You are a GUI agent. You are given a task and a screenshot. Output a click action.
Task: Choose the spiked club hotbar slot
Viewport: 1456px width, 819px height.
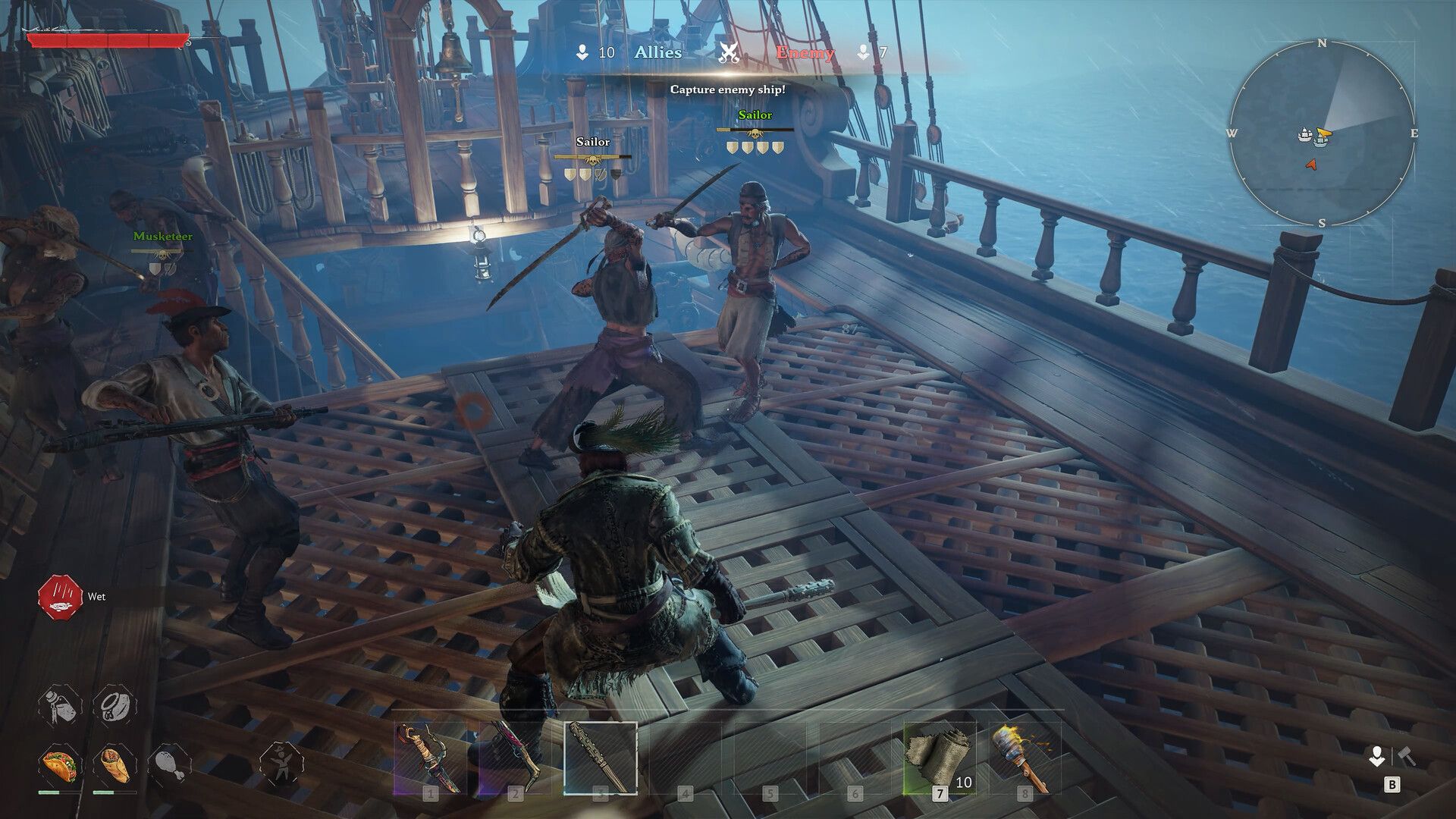601,758
